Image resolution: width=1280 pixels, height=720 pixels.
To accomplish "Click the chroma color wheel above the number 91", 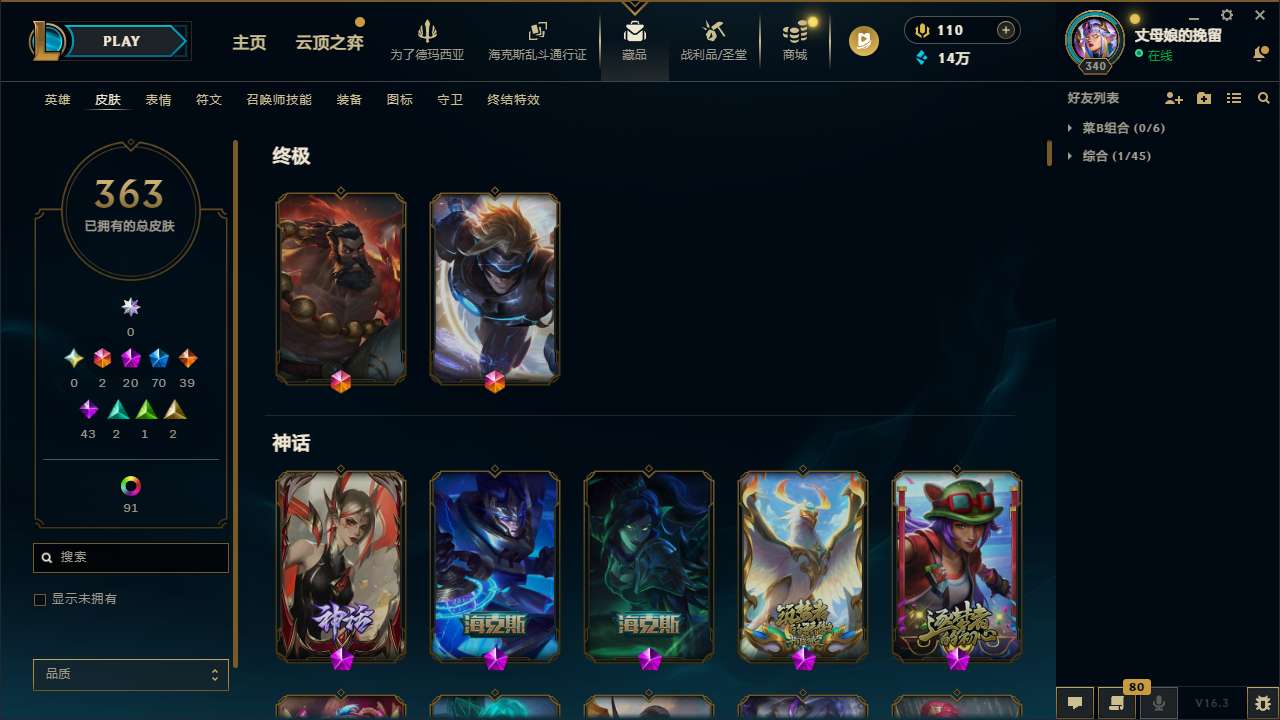I will point(130,486).
